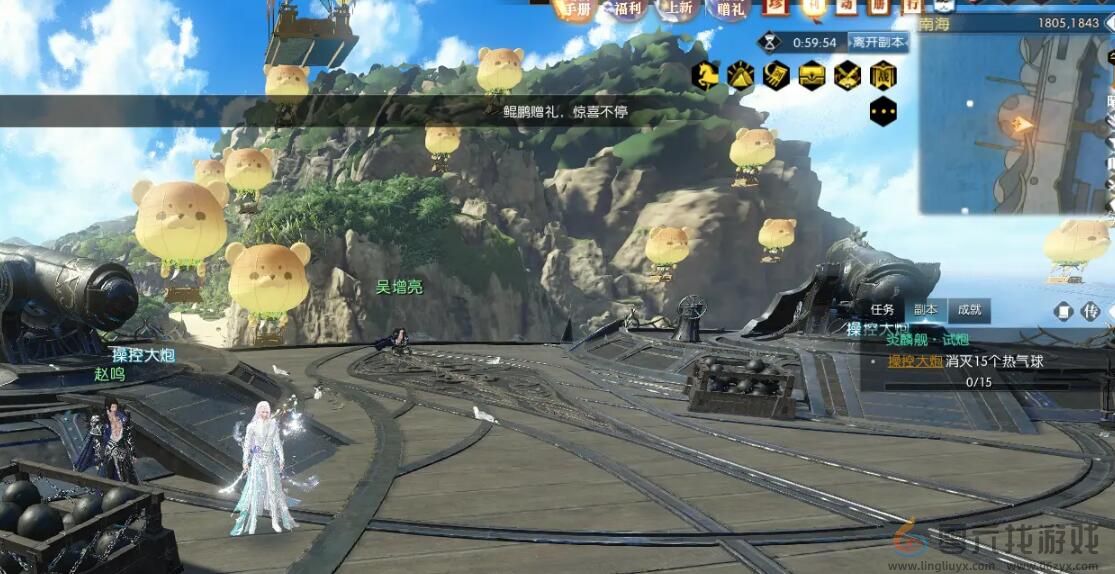Open the 福利 welfare menu
Viewport: 1115px width, 574px height.
point(628,9)
